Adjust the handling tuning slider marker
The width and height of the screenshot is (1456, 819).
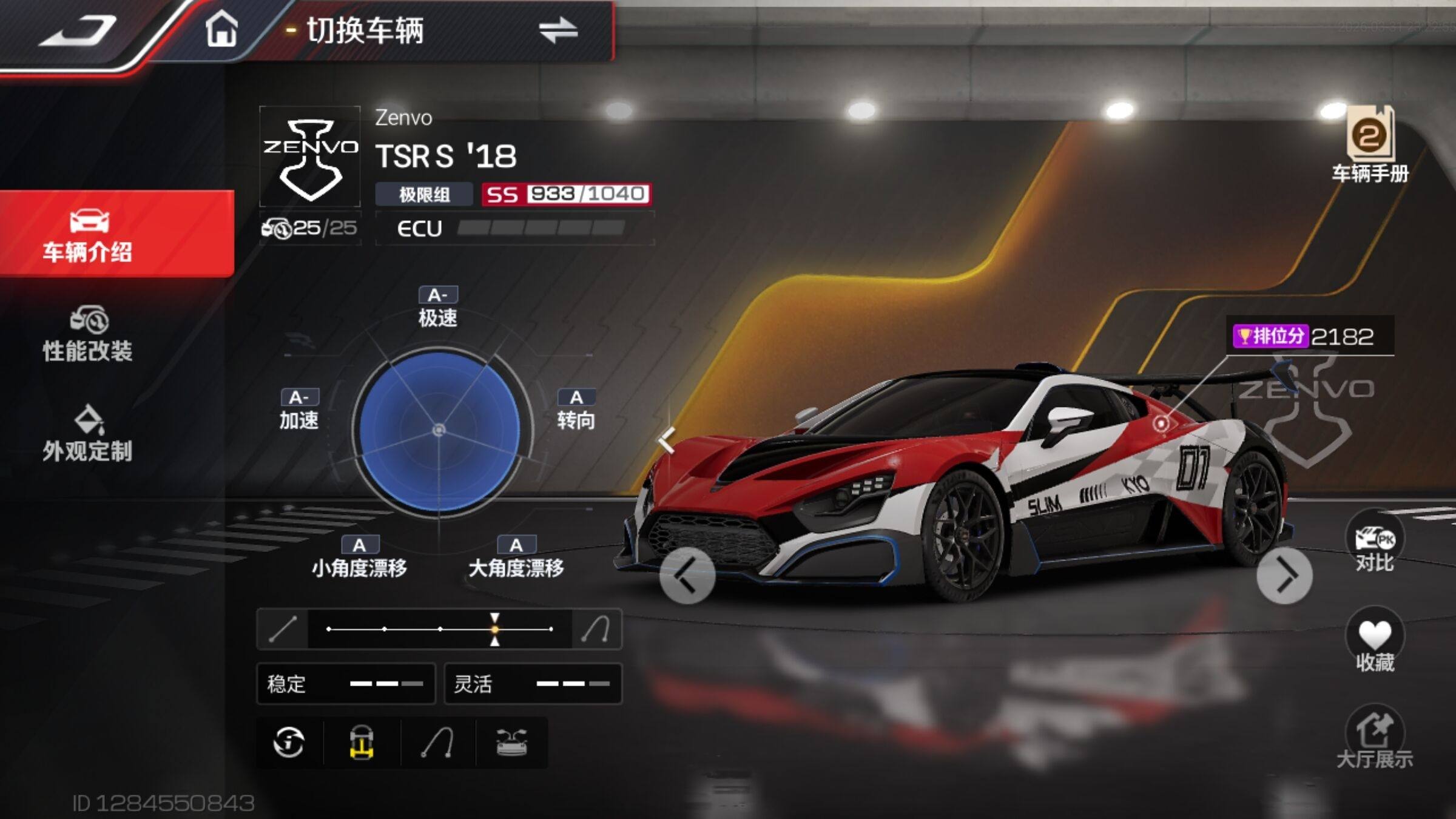tap(495, 629)
